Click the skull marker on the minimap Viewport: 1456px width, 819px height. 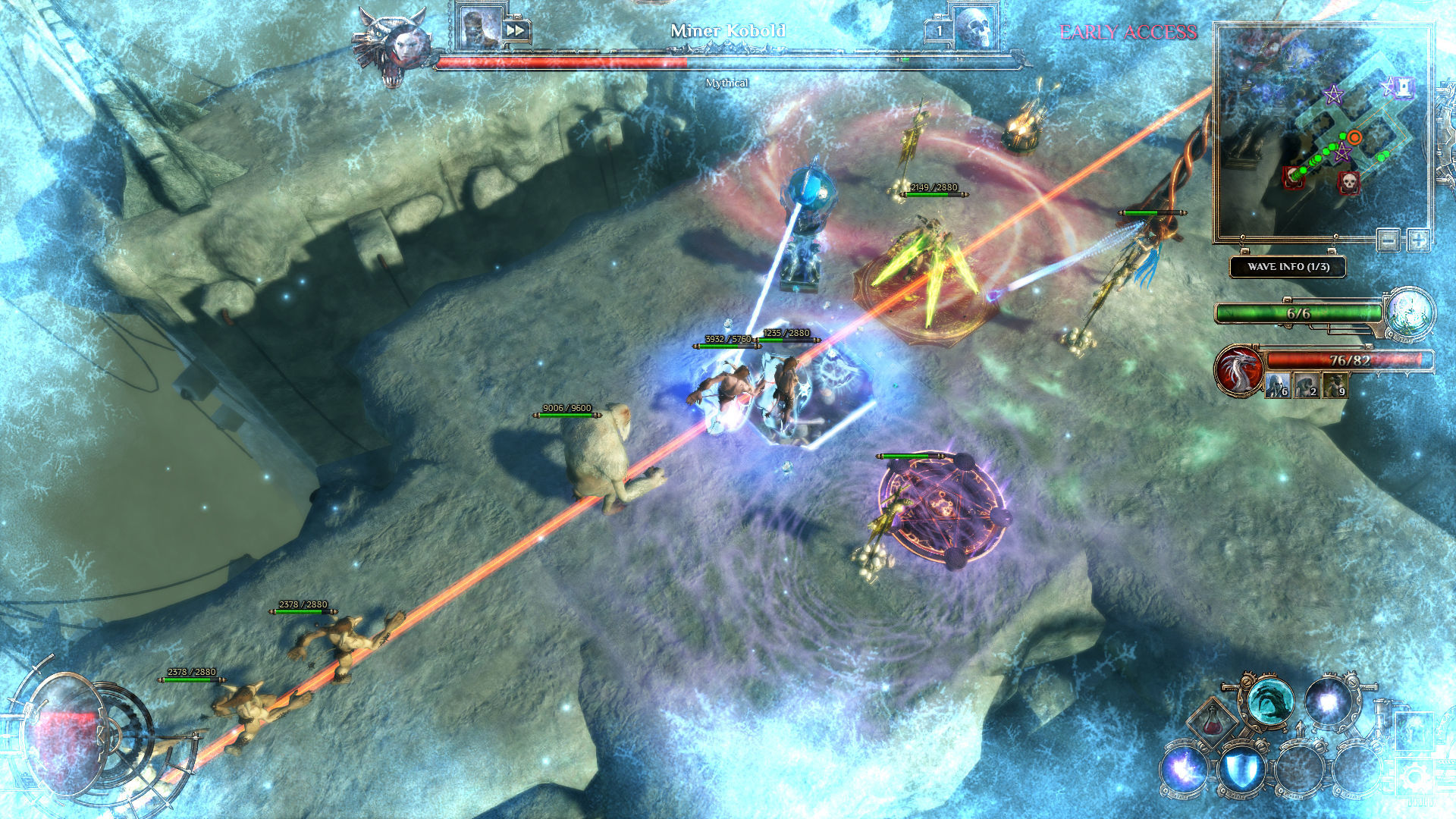pyautogui.click(x=1348, y=181)
